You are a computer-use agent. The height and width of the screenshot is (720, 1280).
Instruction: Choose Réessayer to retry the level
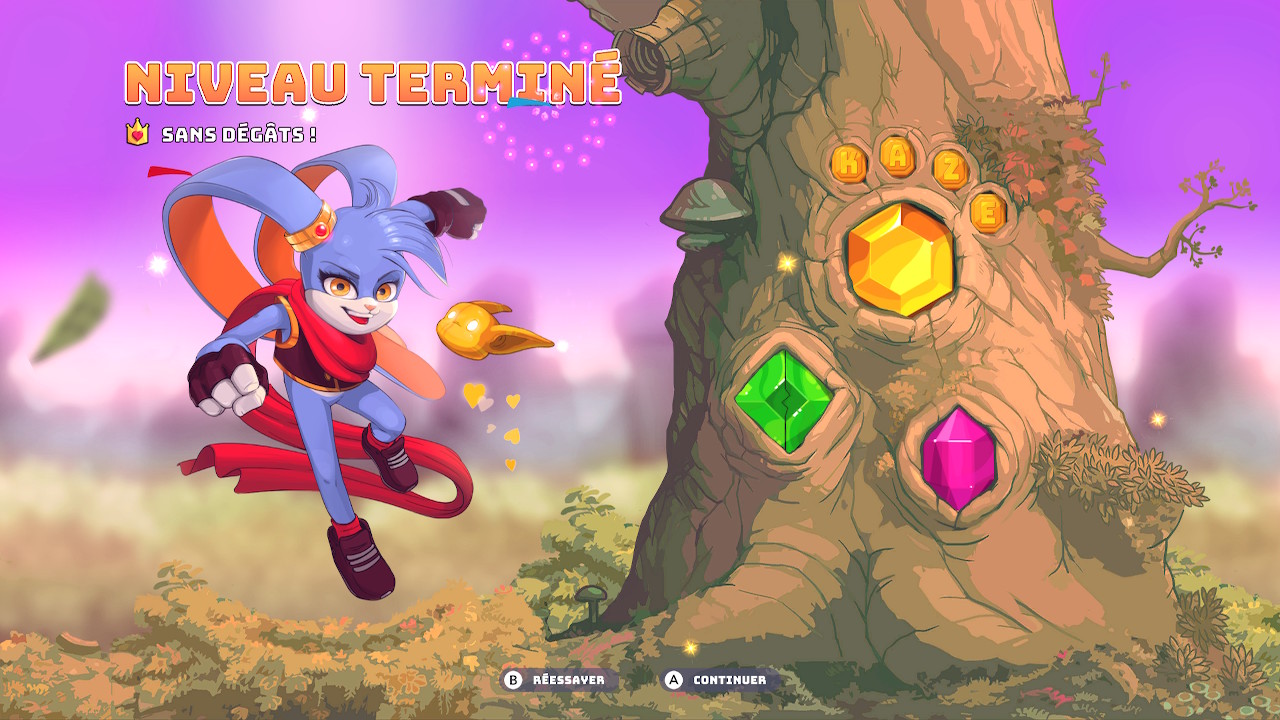click(558, 680)
